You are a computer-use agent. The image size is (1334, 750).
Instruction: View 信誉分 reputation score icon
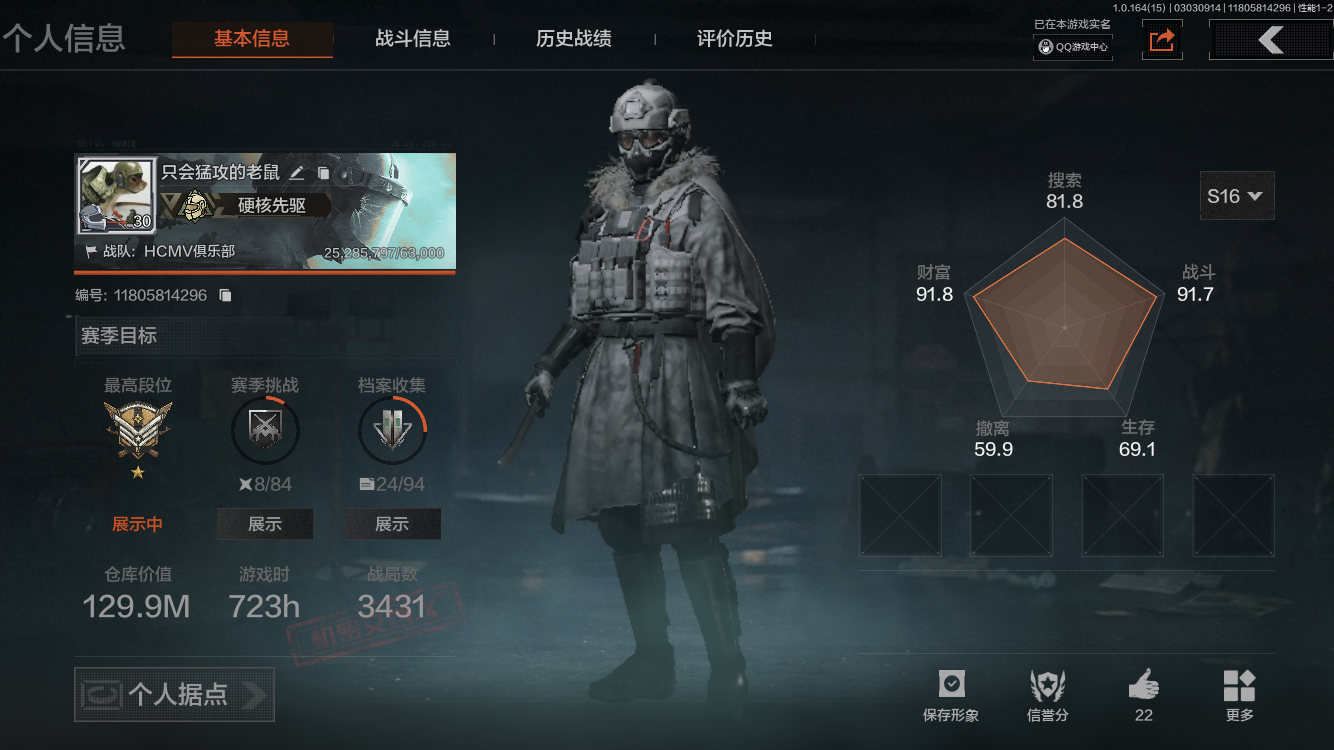1046,685
